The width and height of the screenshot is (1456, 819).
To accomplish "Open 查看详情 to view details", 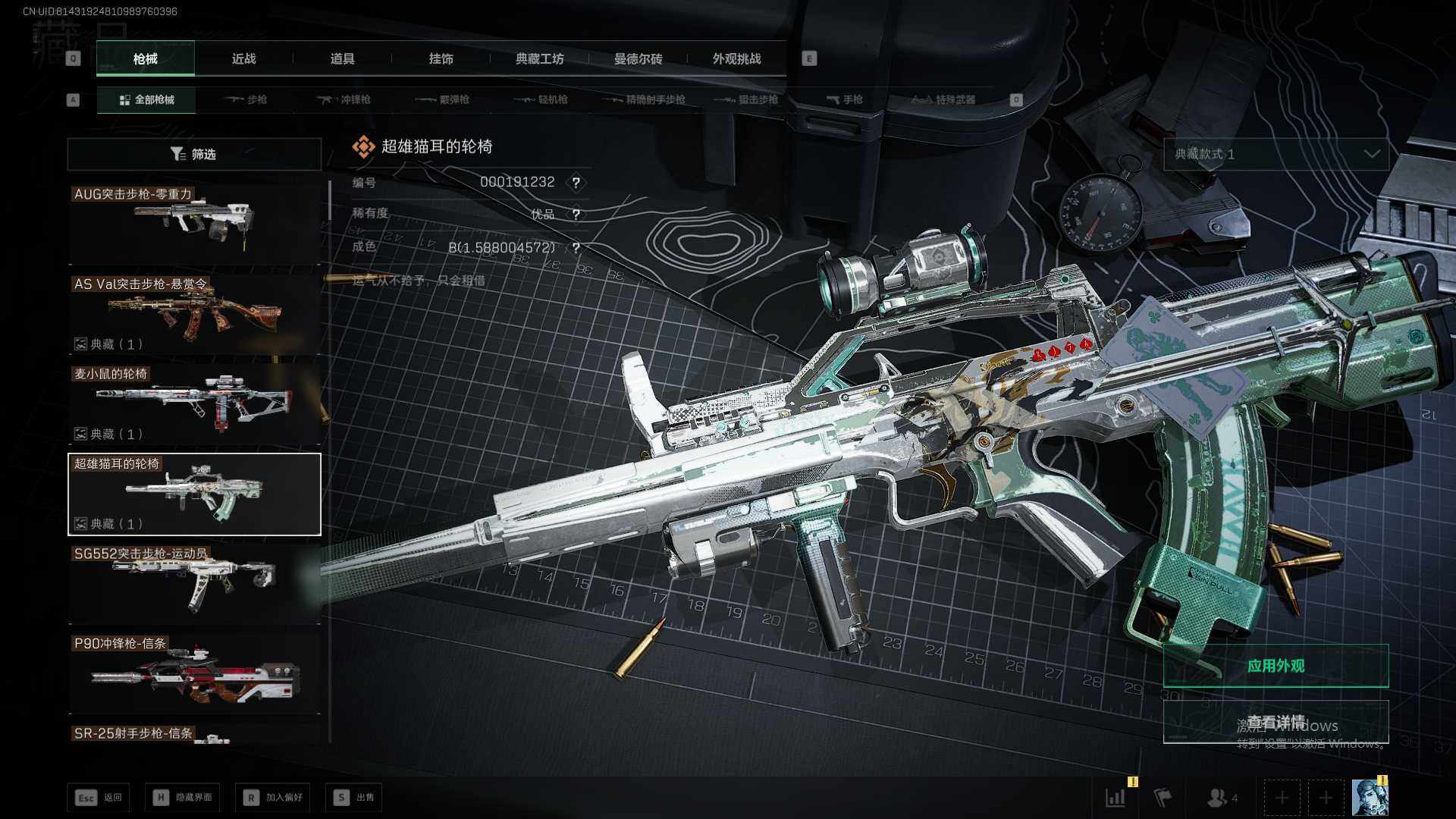I will (1276, 722).
